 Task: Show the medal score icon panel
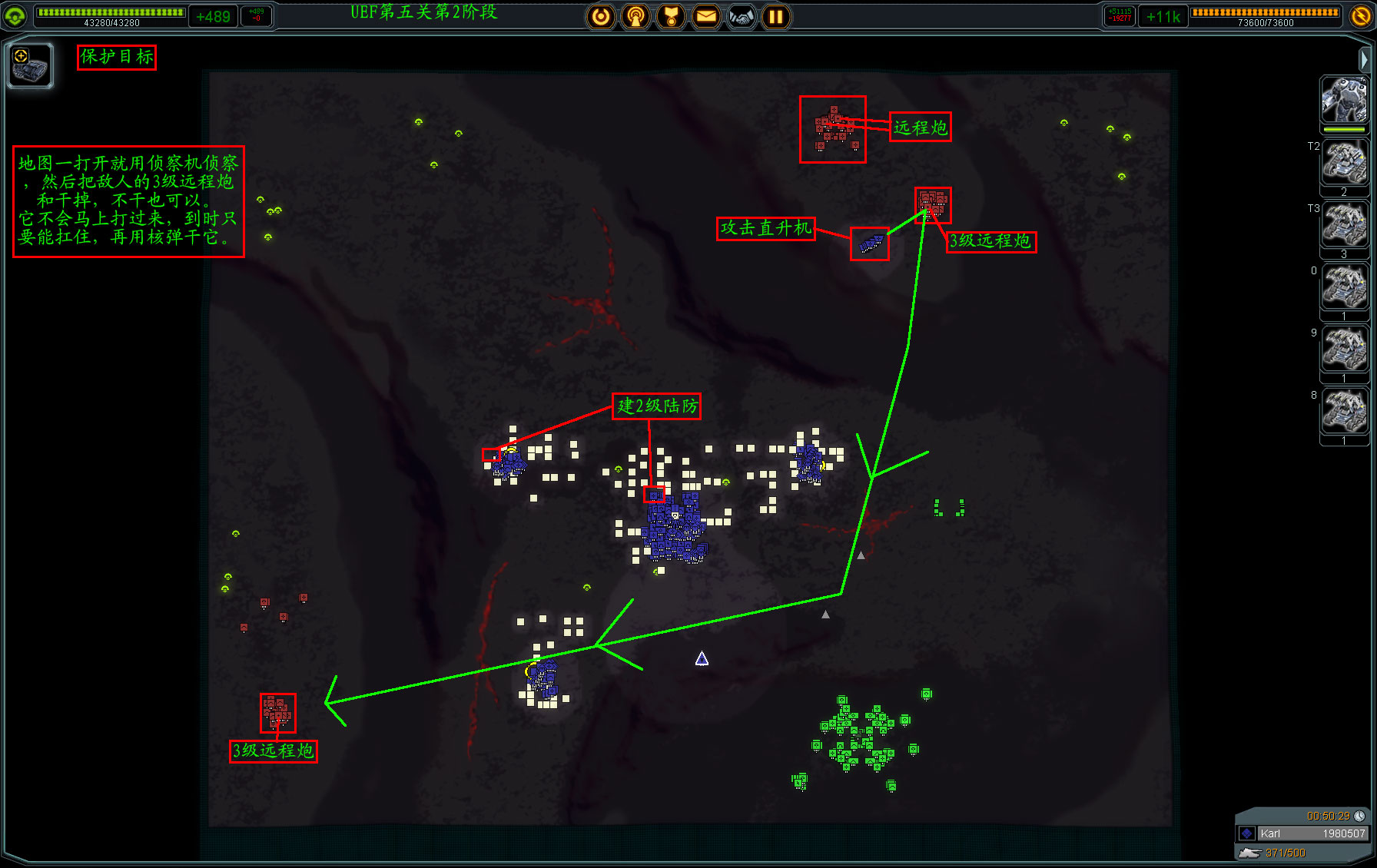click(671, 16)
